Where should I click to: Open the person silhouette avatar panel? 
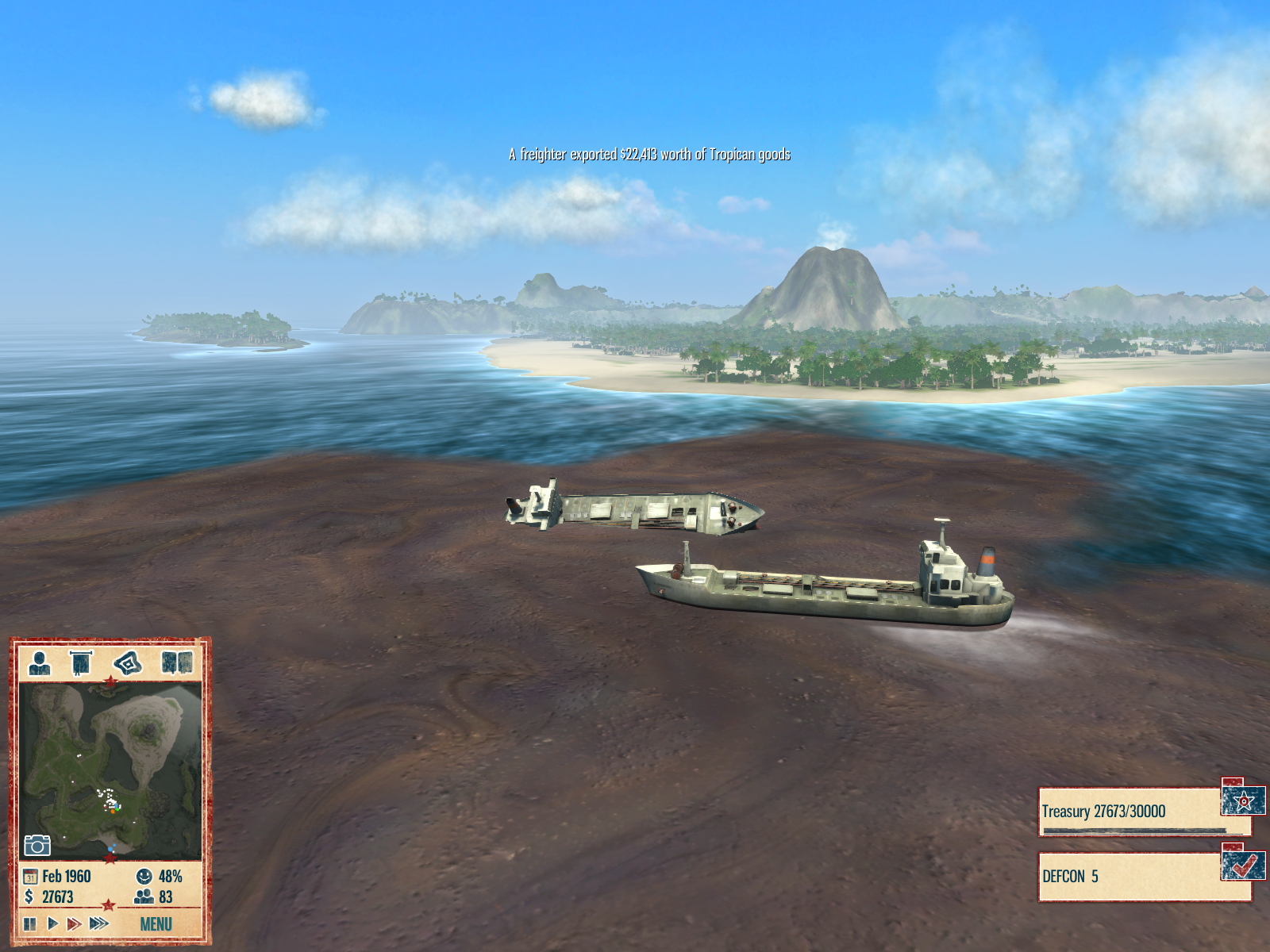point(39,662)
